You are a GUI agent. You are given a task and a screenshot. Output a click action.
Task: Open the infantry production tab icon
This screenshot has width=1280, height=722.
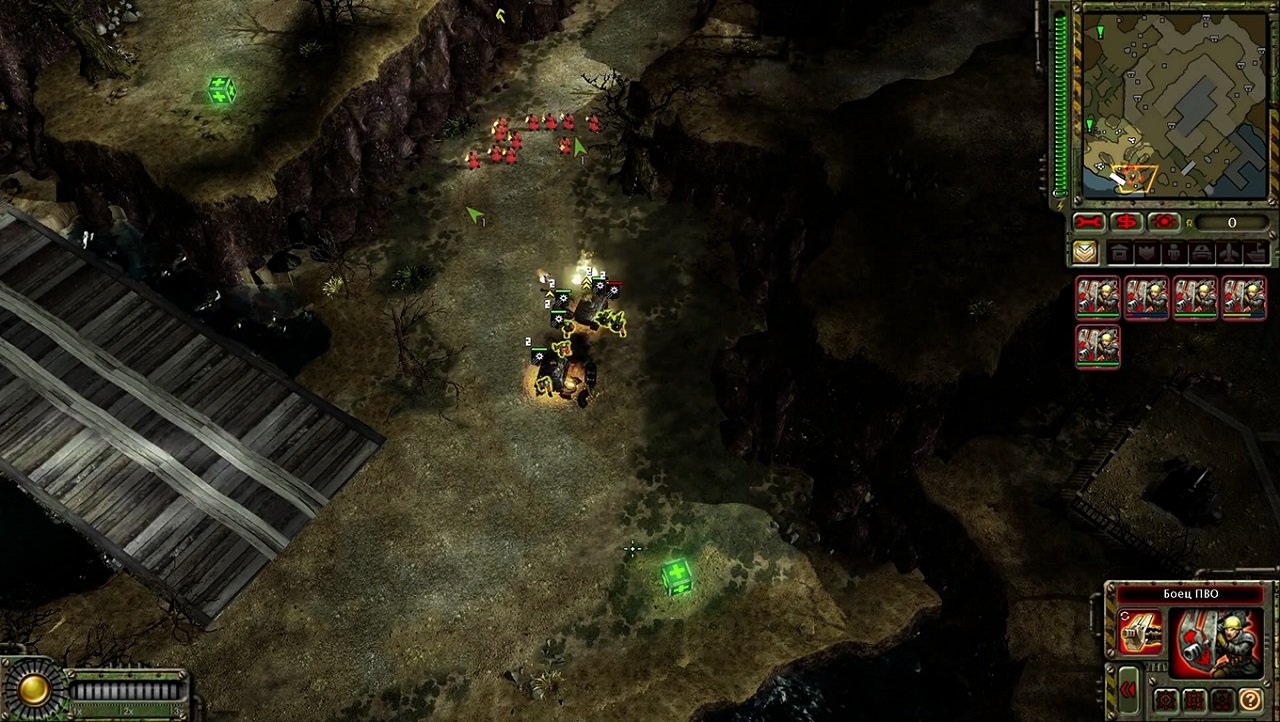click(1174, 252)
